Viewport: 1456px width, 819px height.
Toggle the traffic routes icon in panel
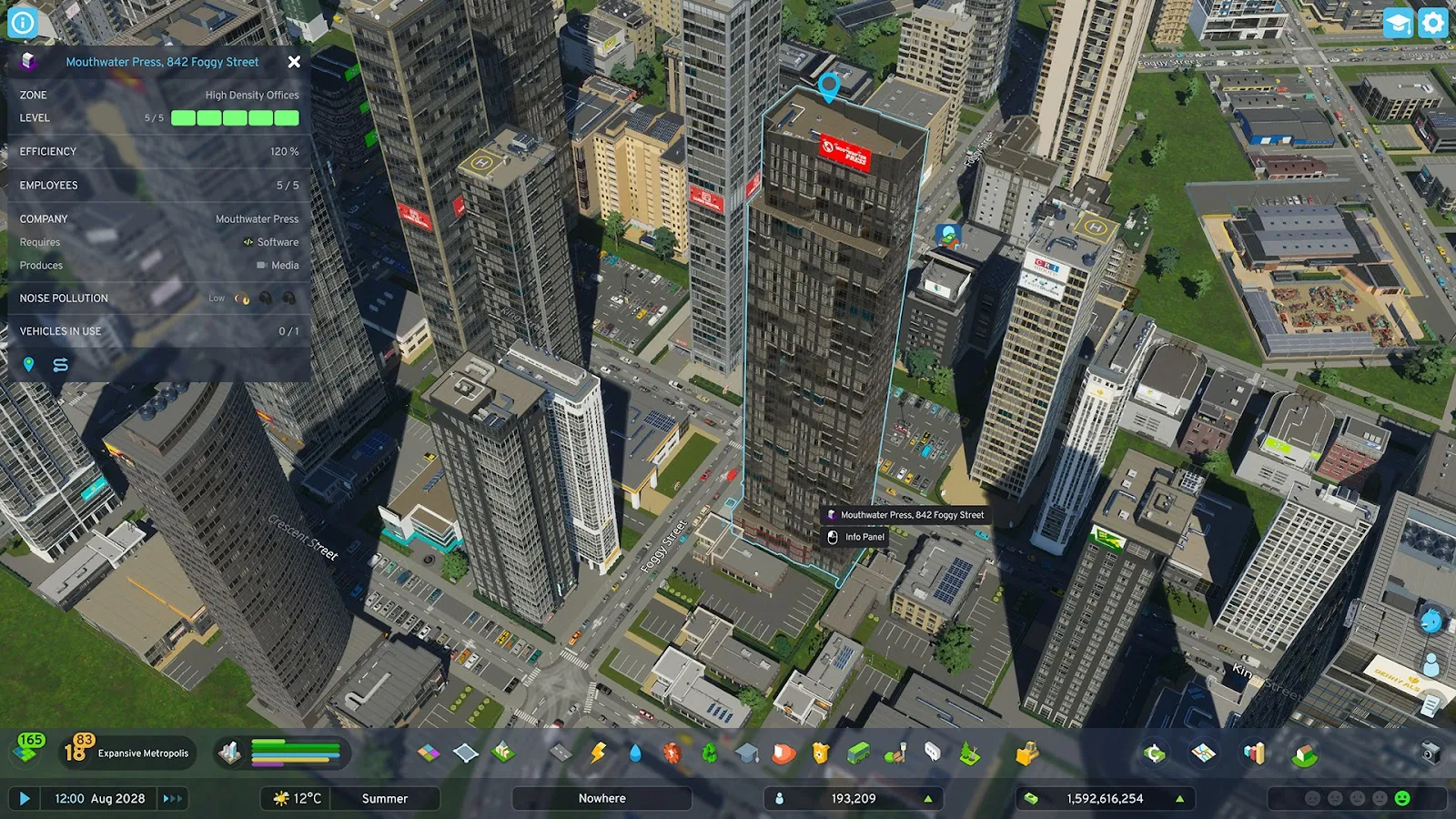[x=61, y=365]
